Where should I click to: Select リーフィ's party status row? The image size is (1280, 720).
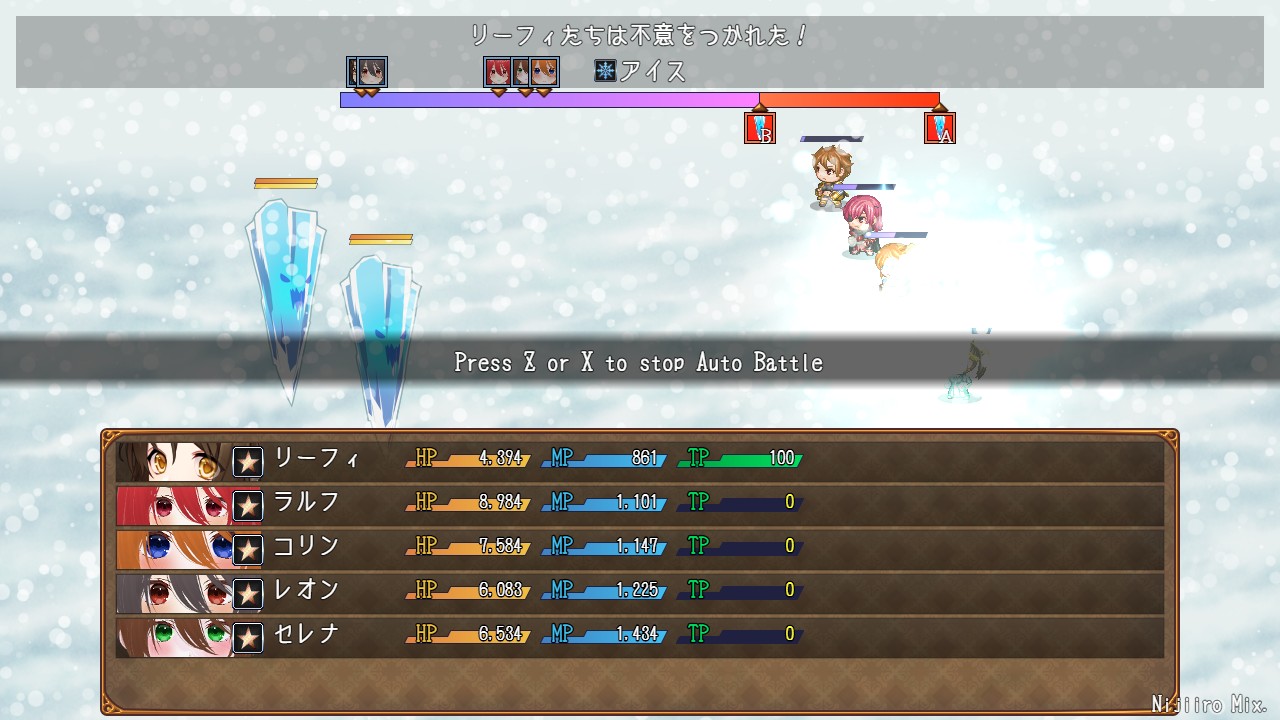[640, 461]
